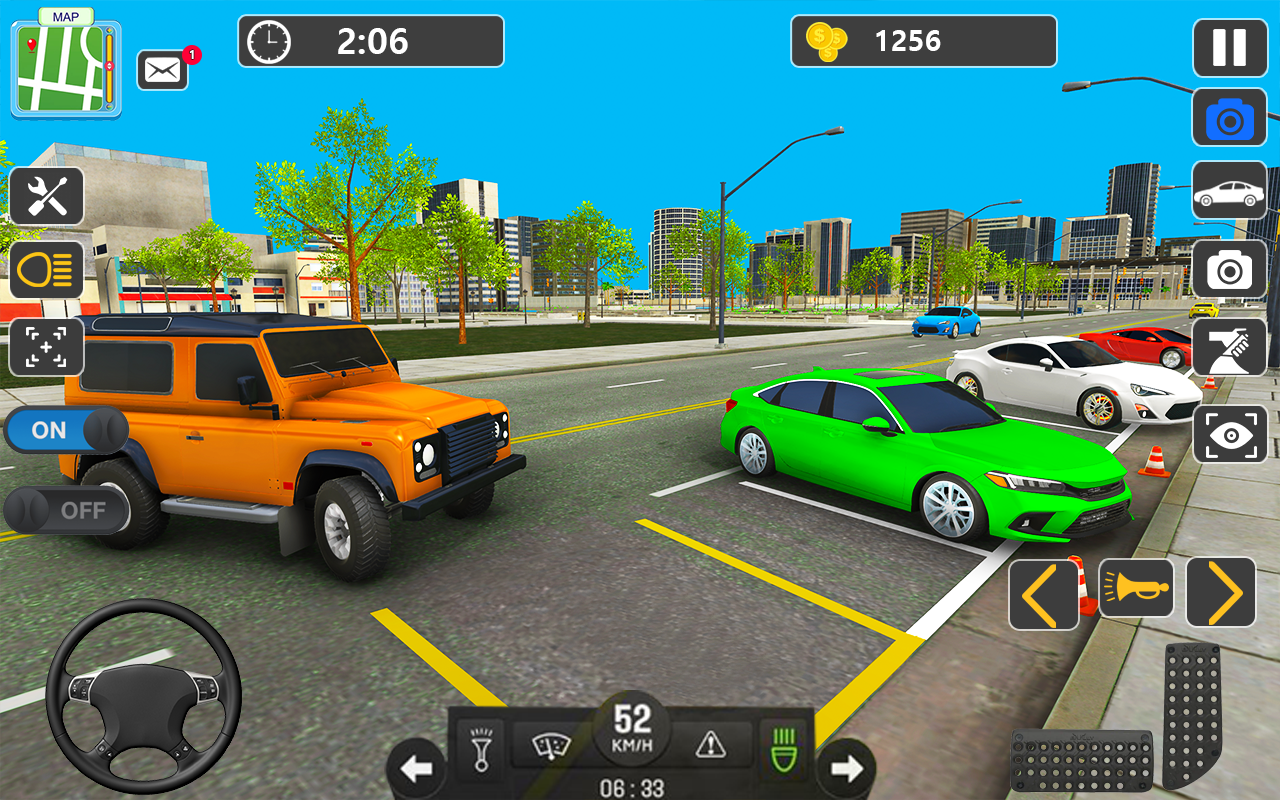Image resolution: width=1280 pixels, height=800 pixels.
Task: Expand to fullscreen view mode
Action: (x=46, y=347)
